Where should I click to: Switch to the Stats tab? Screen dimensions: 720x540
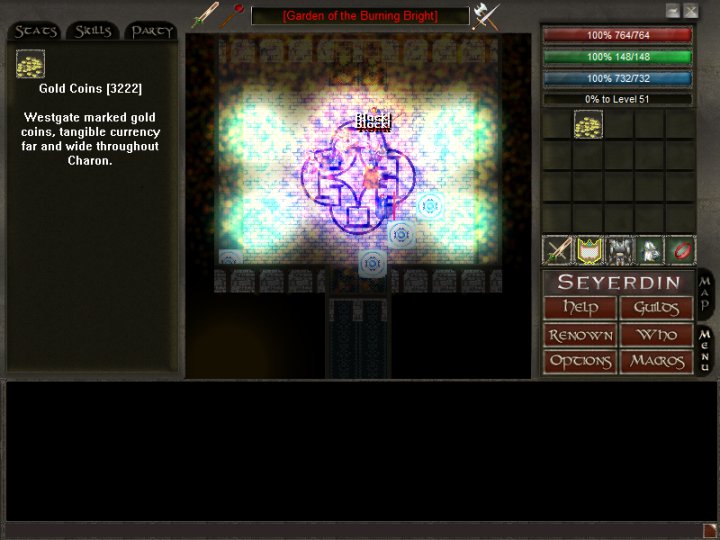click(x=36, y=31)
